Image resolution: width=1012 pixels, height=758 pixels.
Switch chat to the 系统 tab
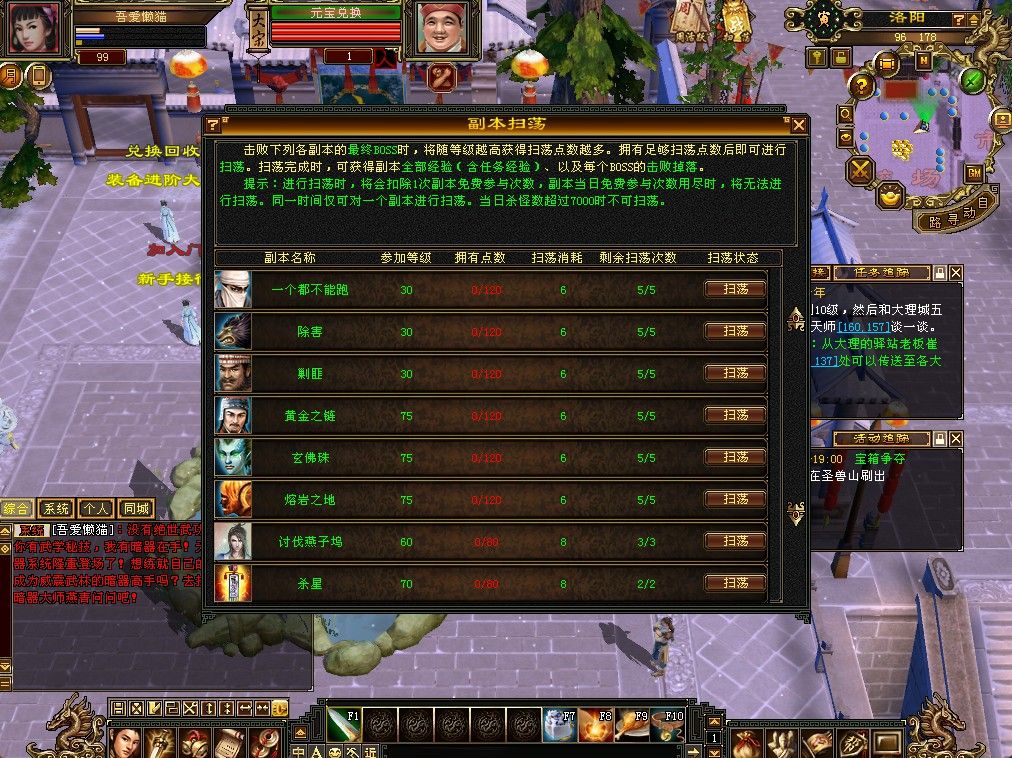tap(57, 508)
